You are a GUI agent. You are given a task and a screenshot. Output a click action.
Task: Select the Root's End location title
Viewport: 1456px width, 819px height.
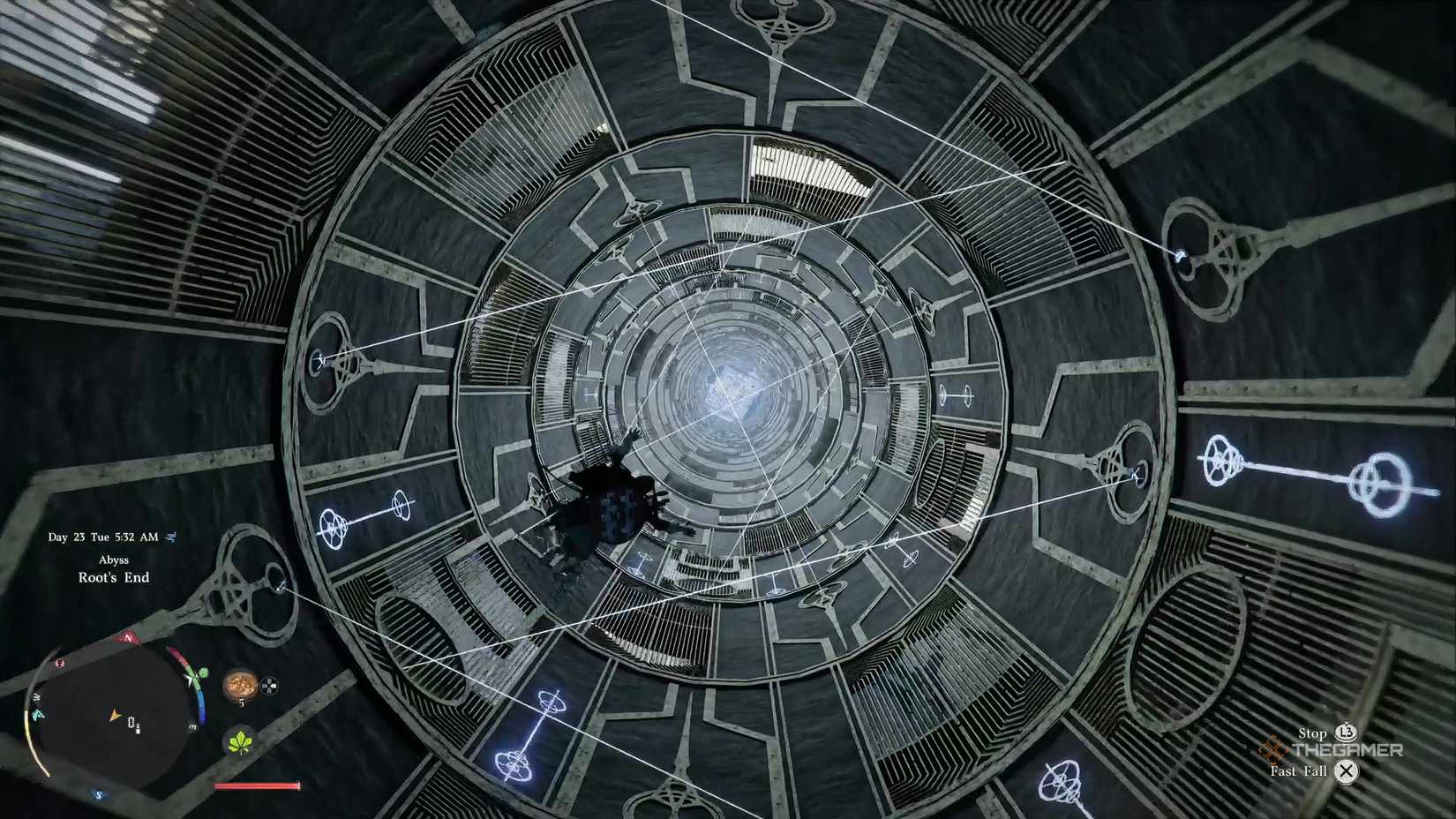point(115,576)
